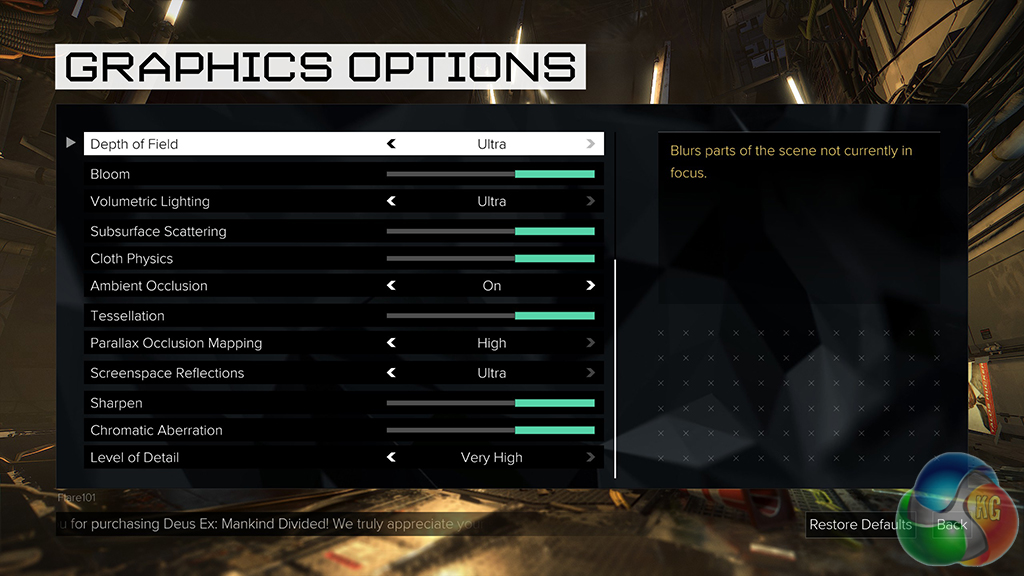The height and width of the screenshot is (576, 1024).
Task: Click the Restore Defaults button
Action: coord(860,524)
